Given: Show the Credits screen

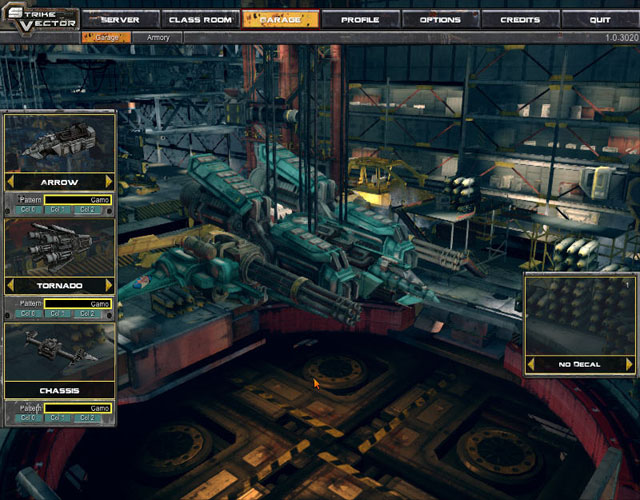Looking at the screenshot, I should click(x=519, y=19).
